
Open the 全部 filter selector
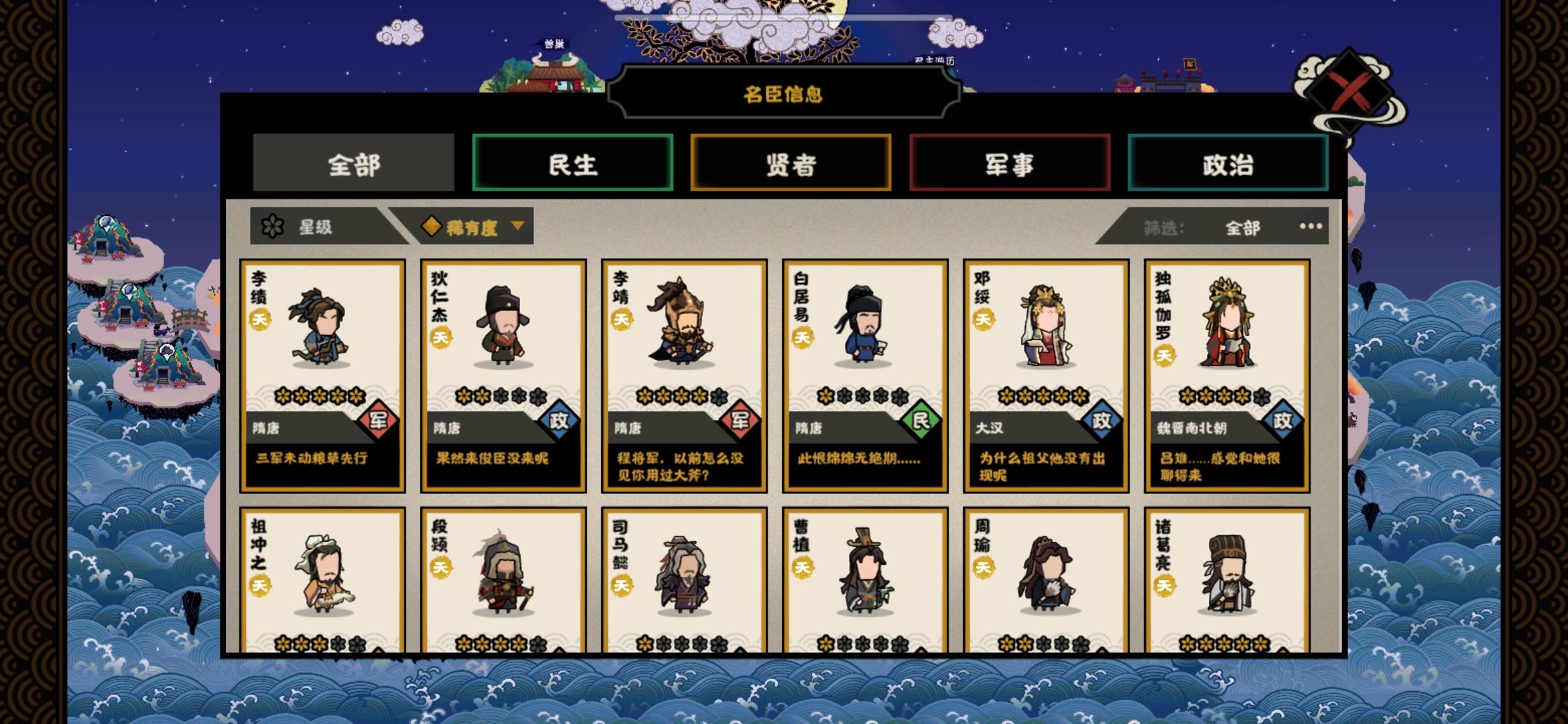[1244, 228]
